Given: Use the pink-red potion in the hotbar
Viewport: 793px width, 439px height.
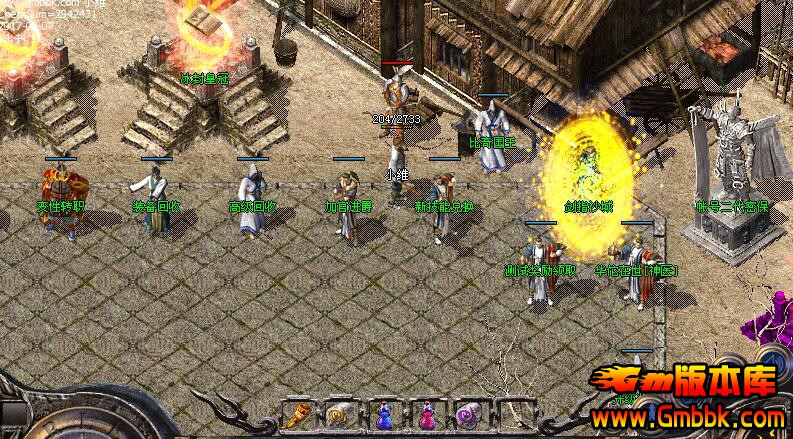Looking at the screenshot, I should [426, 414].
